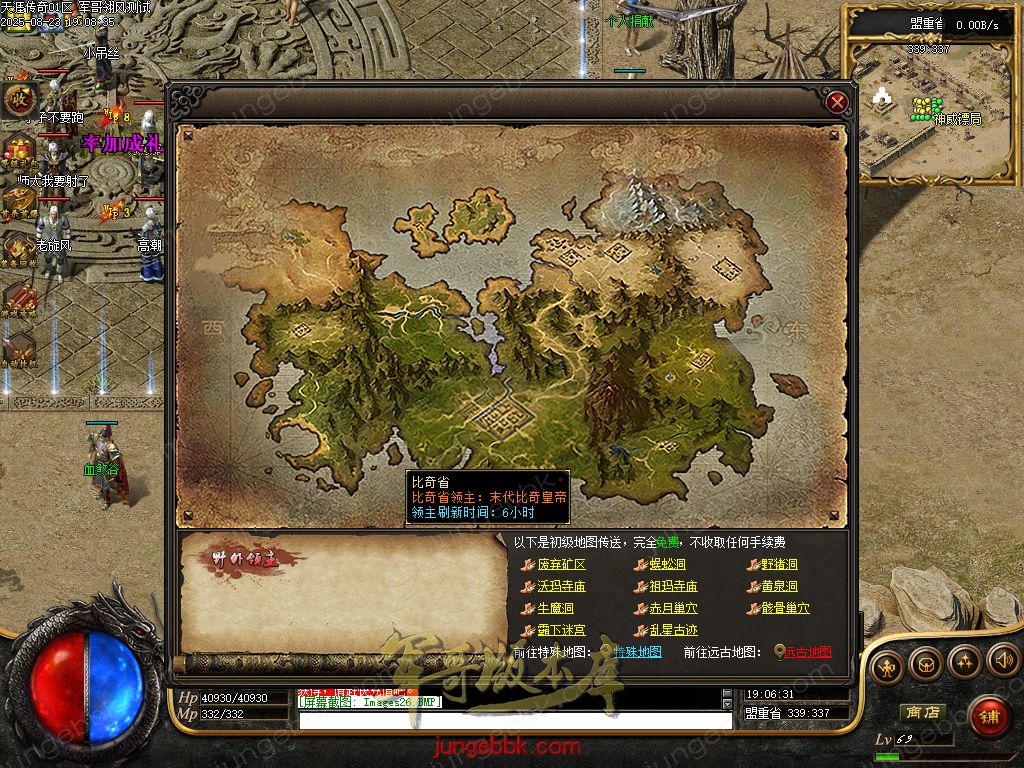Screen dimensions: 1024x768
Task: Teleport to 骸骨巢穴
Action: 785,609
